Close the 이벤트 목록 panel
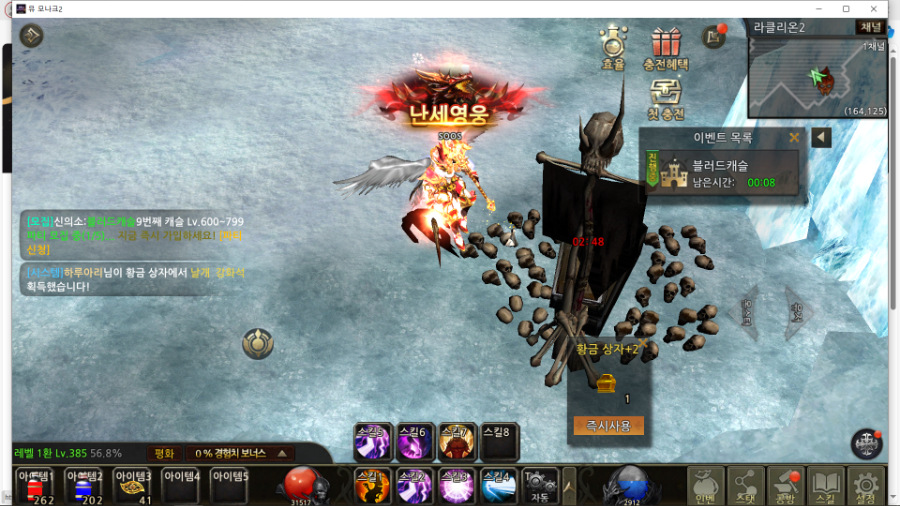 pos(795,137)
